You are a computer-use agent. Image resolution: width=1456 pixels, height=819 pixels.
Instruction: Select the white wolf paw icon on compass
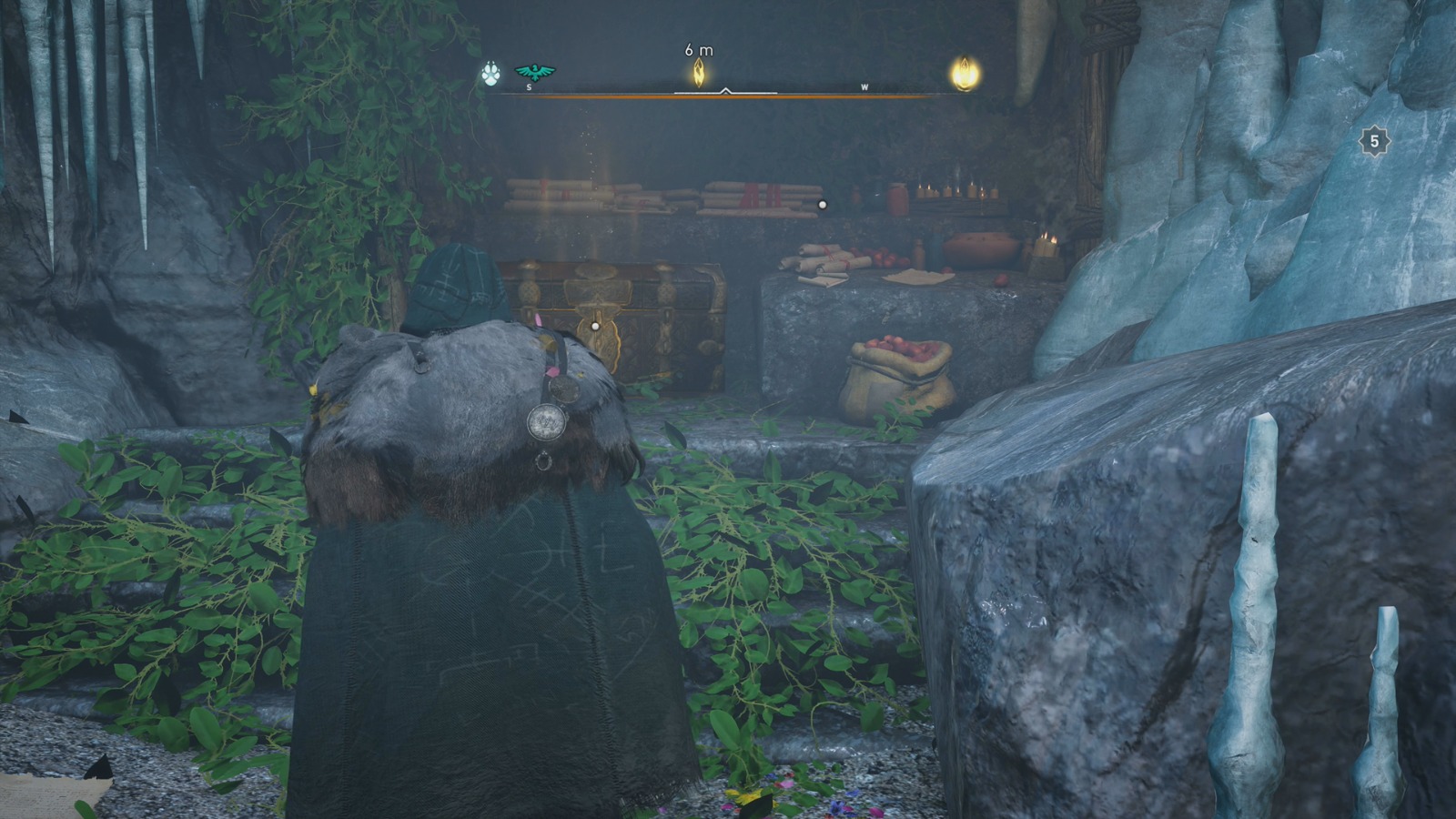(x=490, y=76)
